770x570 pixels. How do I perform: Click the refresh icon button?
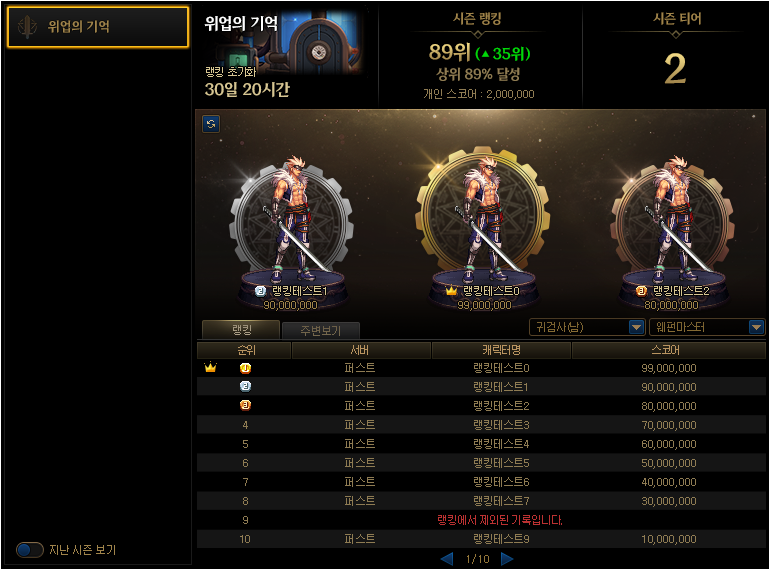(211, 124)
